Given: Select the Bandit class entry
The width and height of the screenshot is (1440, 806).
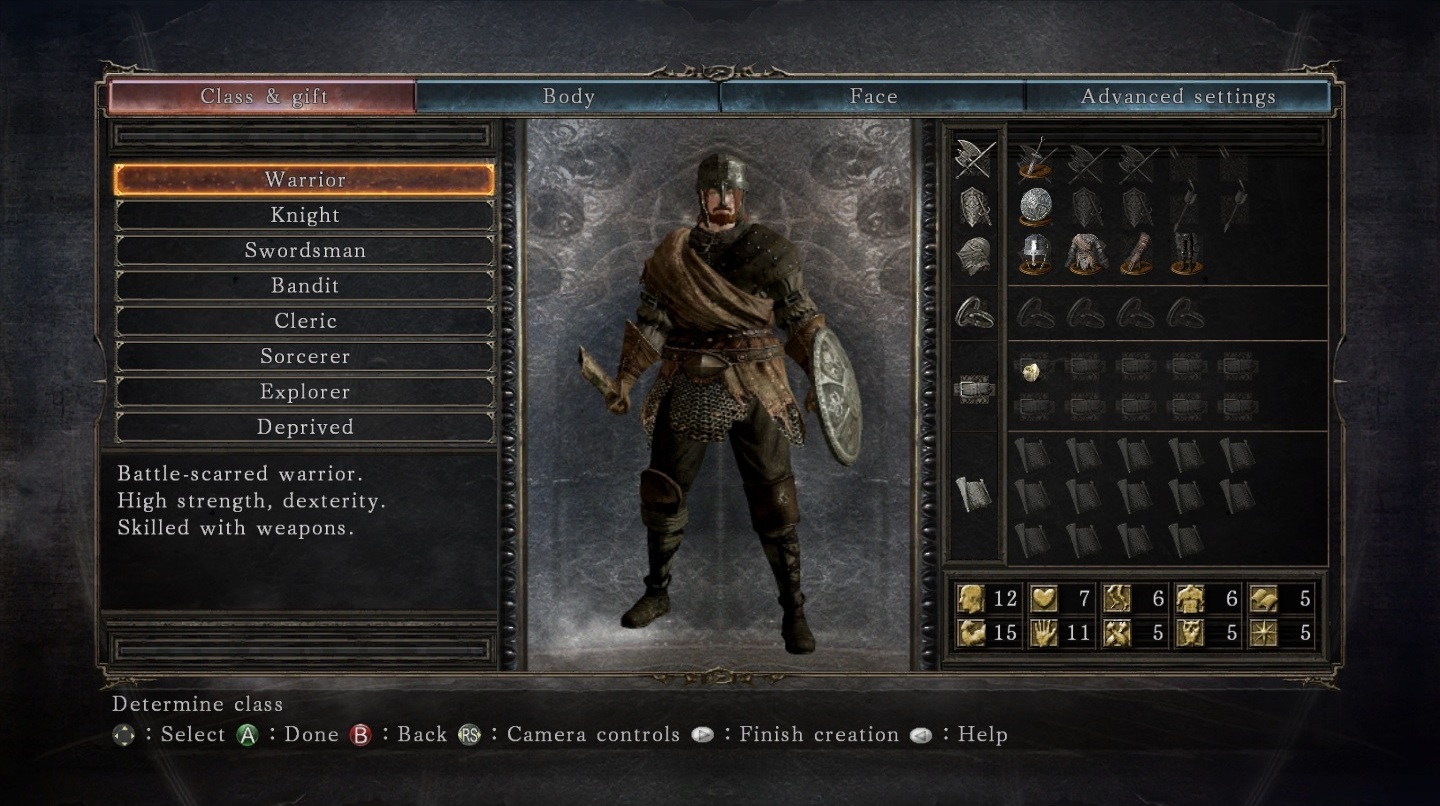Looking at the screenshot, I should coord(305,286).
